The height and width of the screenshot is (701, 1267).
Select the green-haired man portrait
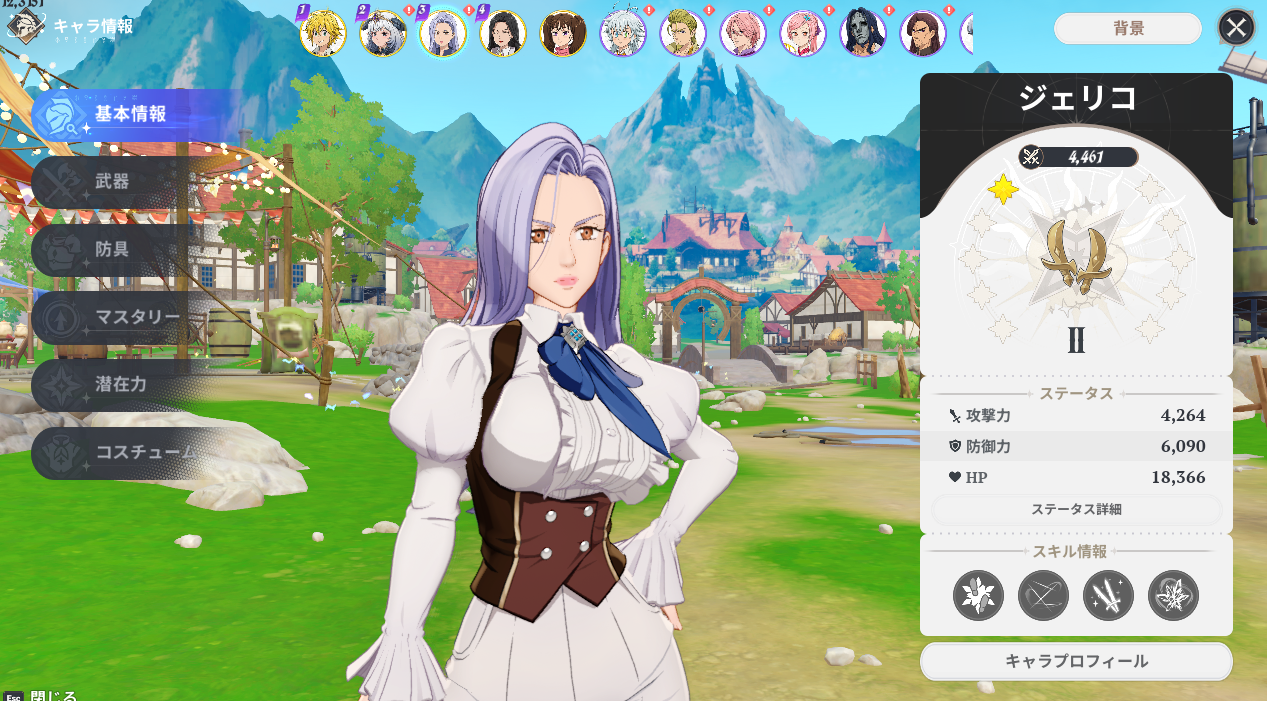(683, 34)
